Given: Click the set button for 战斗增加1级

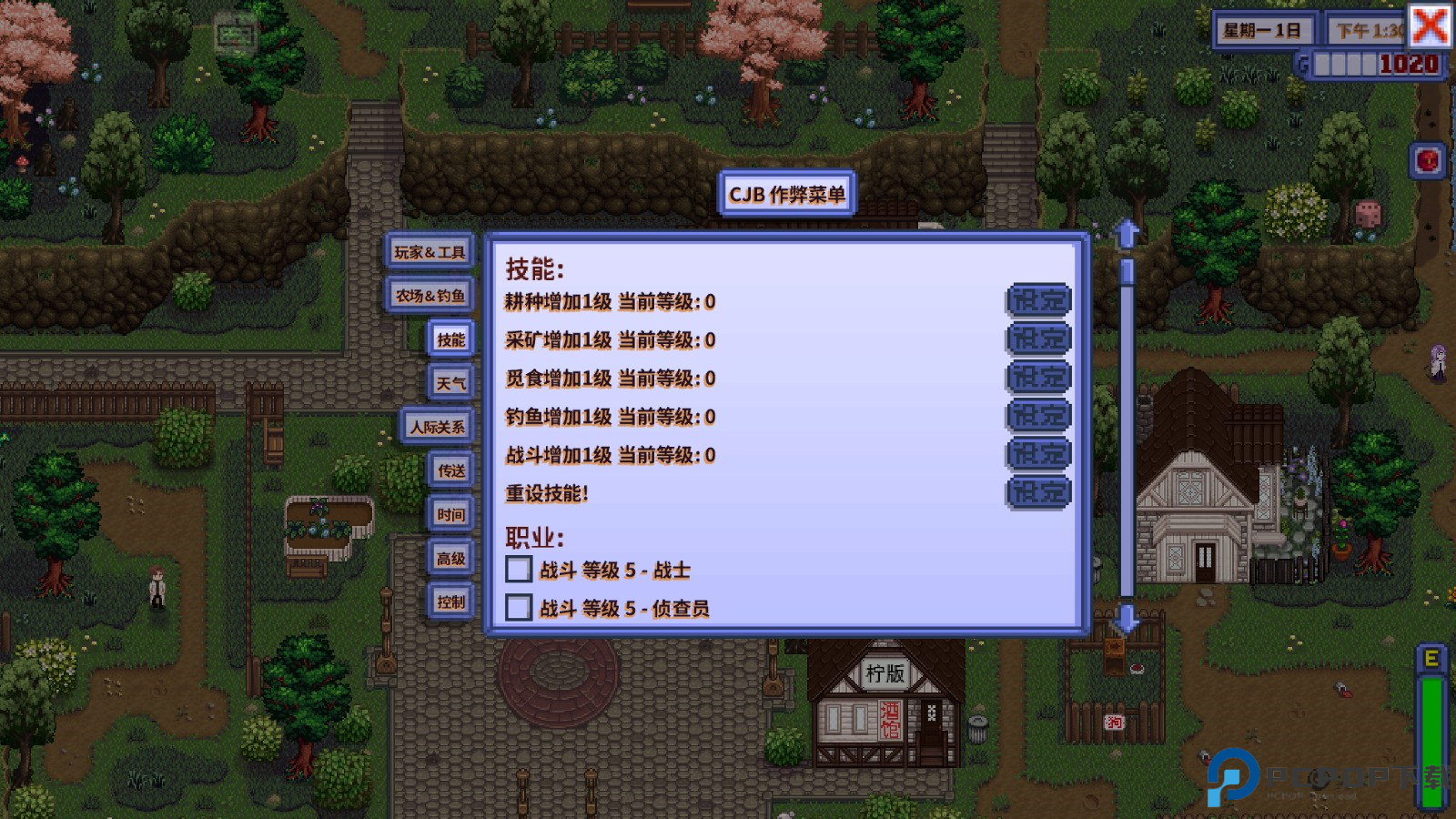Looking at the screenshot, I should click(1038, 454).
